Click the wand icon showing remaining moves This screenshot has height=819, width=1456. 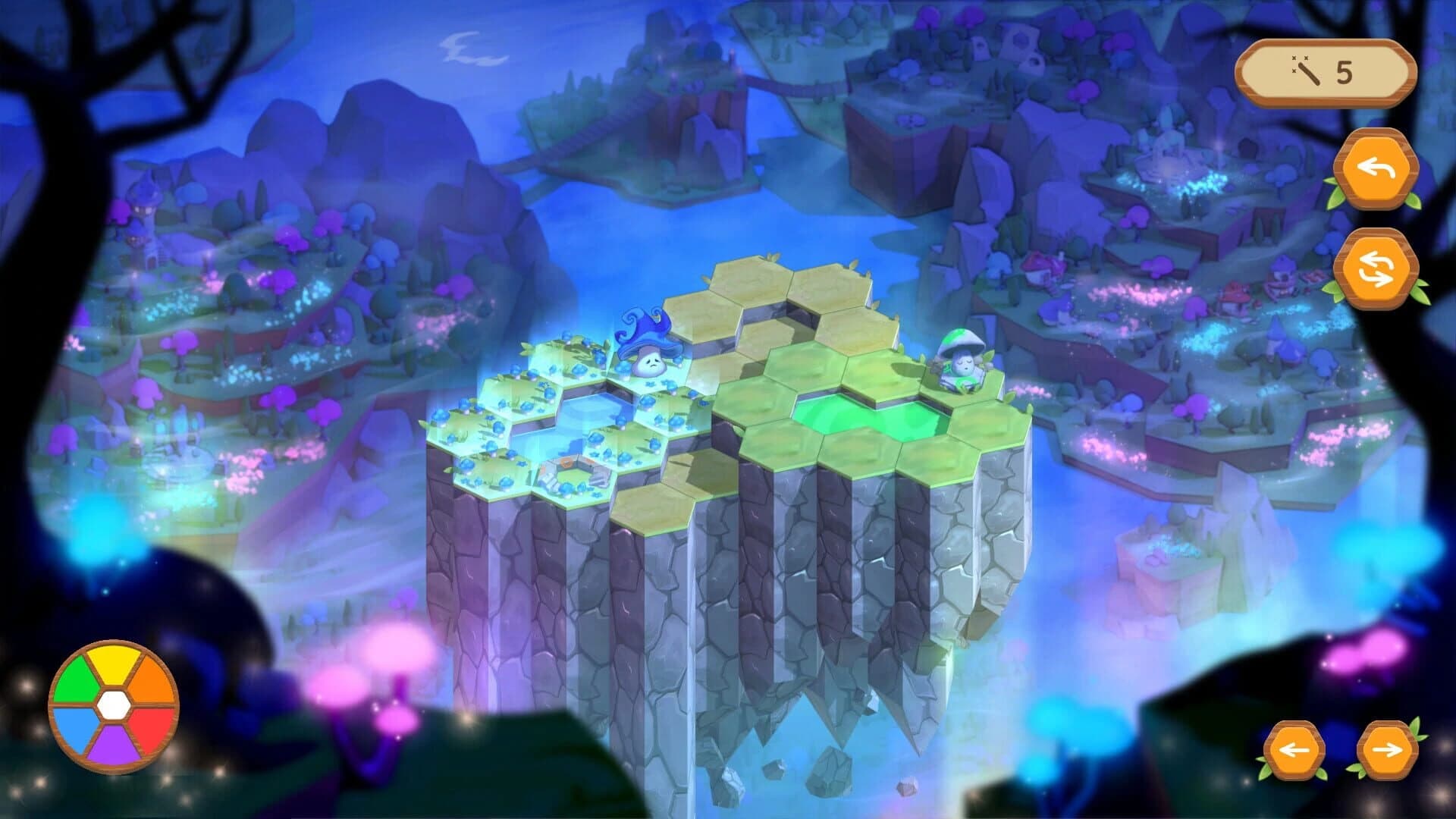pos(1308,72)
